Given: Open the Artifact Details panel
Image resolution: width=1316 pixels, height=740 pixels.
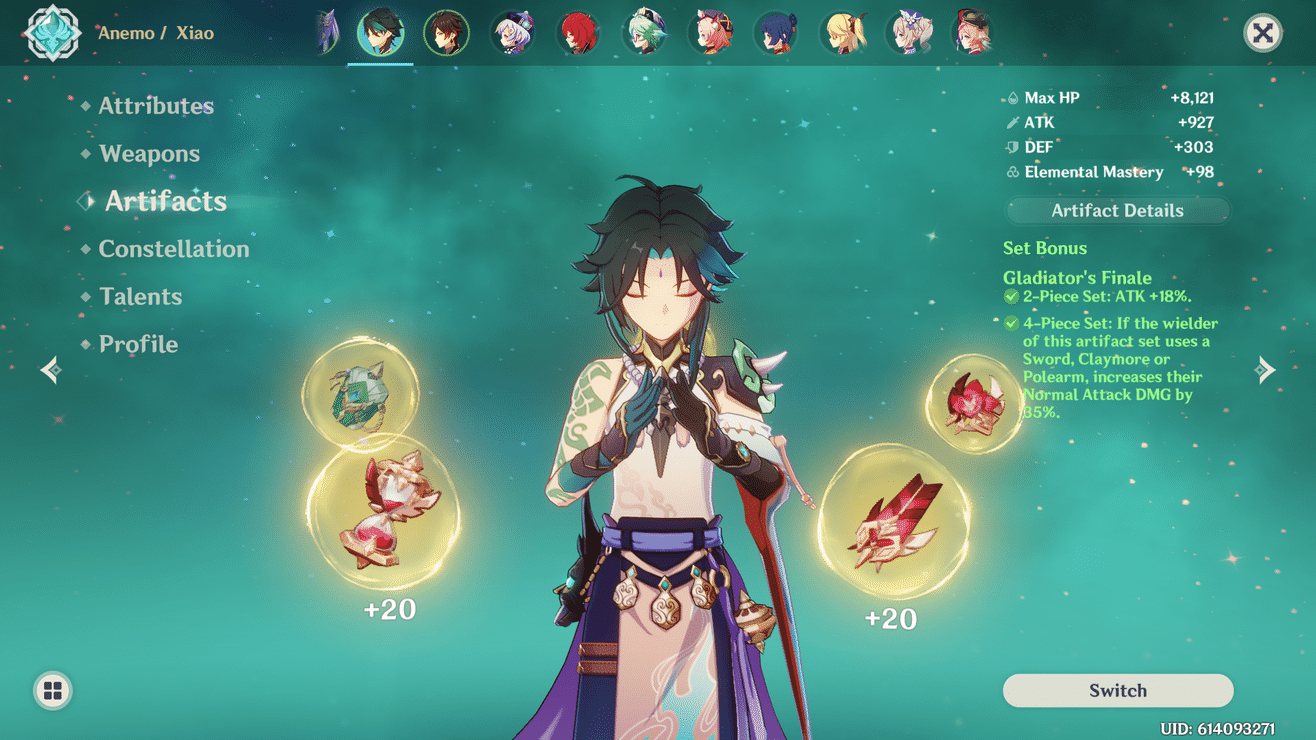Looking at the screenshot, I should point(1117,210).
